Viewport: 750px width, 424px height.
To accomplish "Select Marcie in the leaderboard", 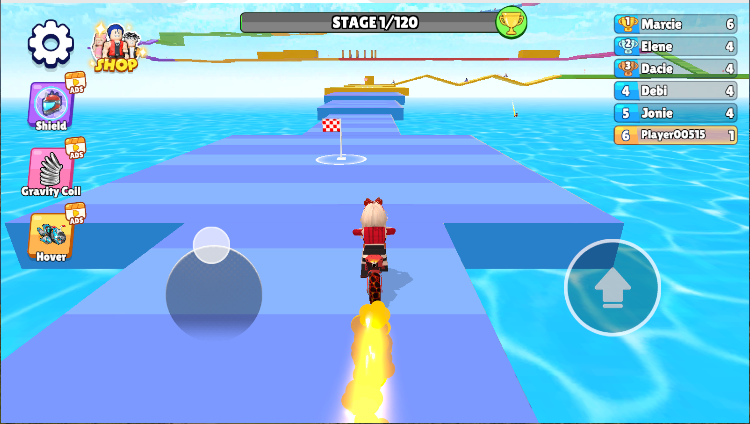I will 675,24.
